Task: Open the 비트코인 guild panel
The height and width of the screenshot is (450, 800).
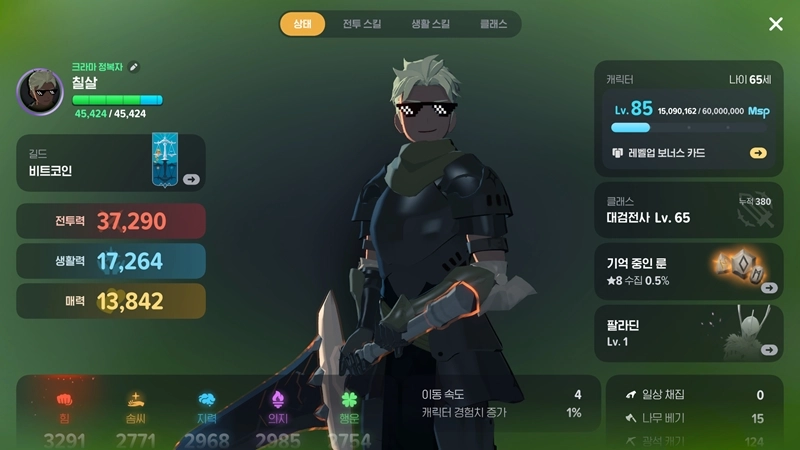Action: (x=111, y=163)
